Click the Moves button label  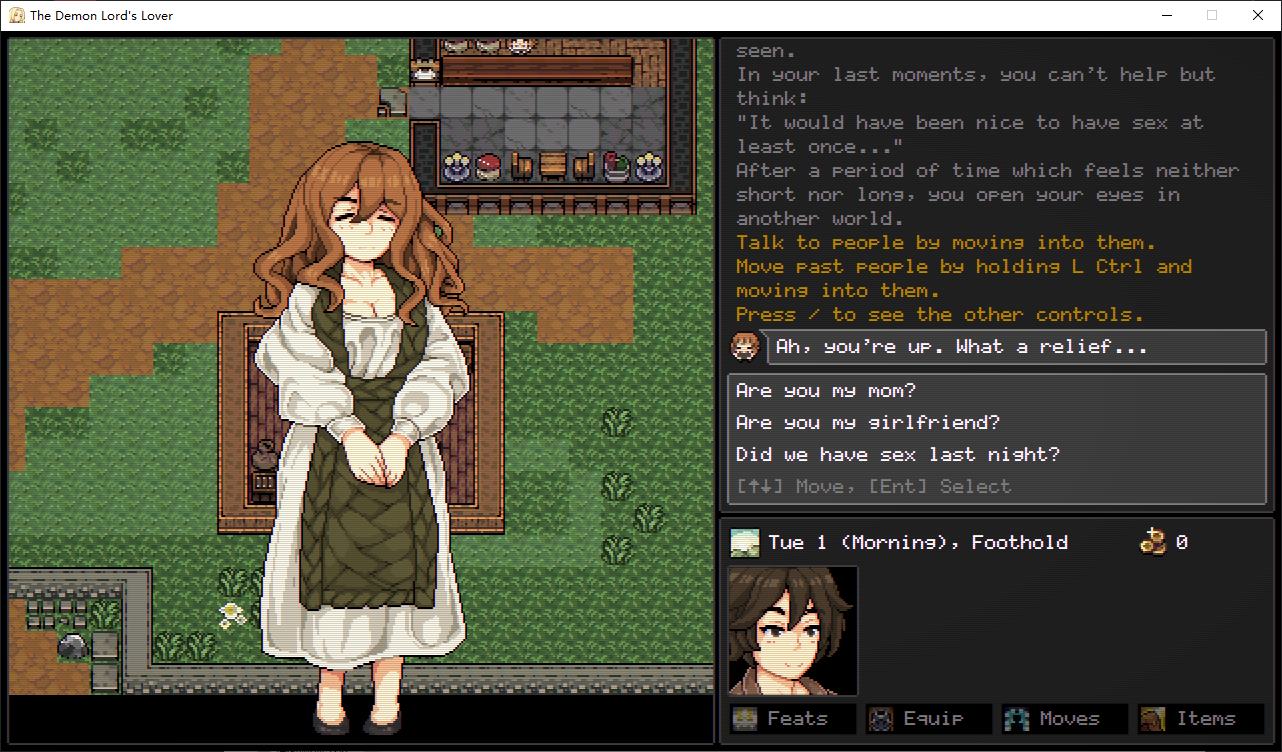pos(1072,718)
